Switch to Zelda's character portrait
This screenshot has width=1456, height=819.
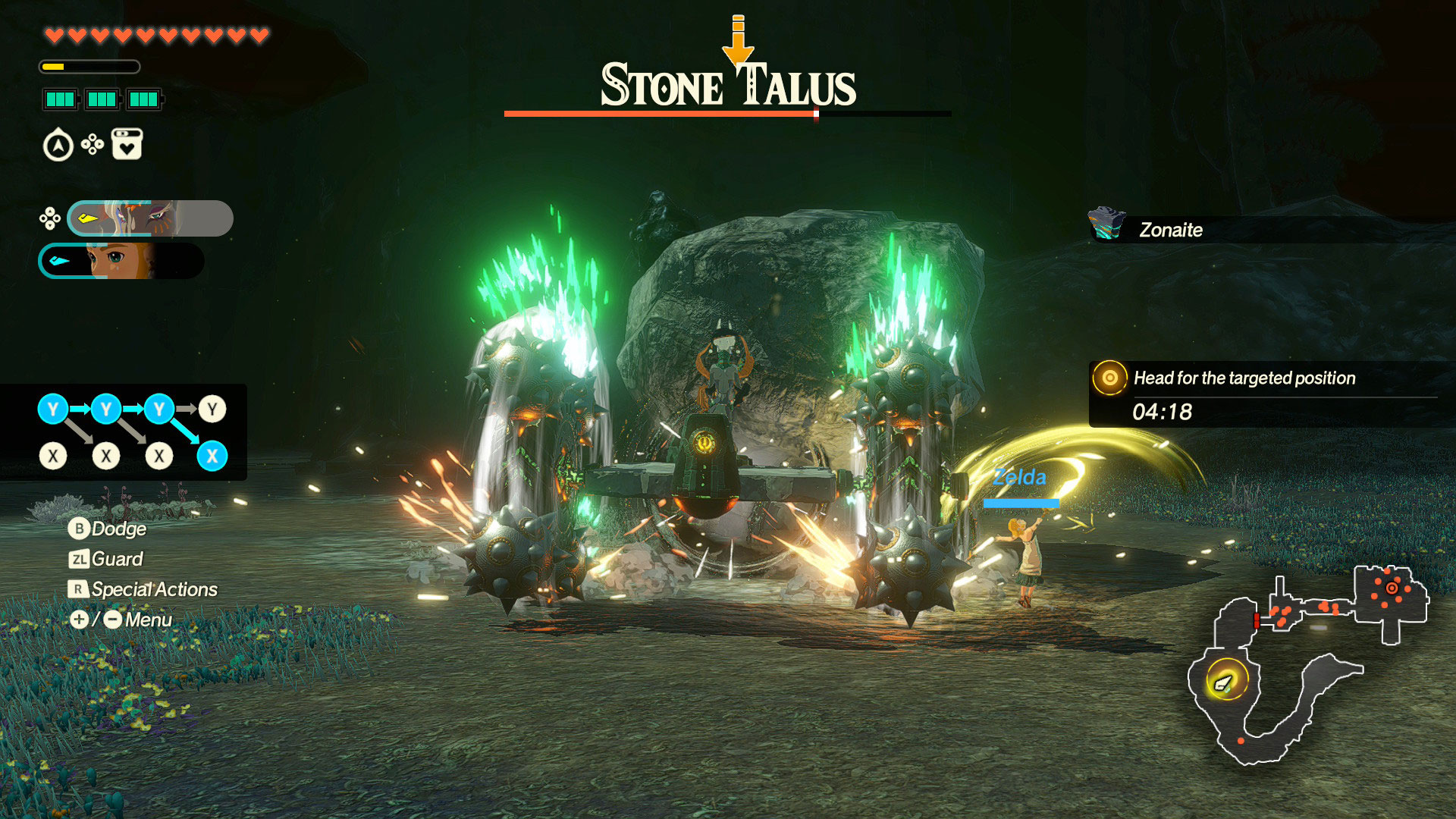pyautogui.click(x=121, y=261)
